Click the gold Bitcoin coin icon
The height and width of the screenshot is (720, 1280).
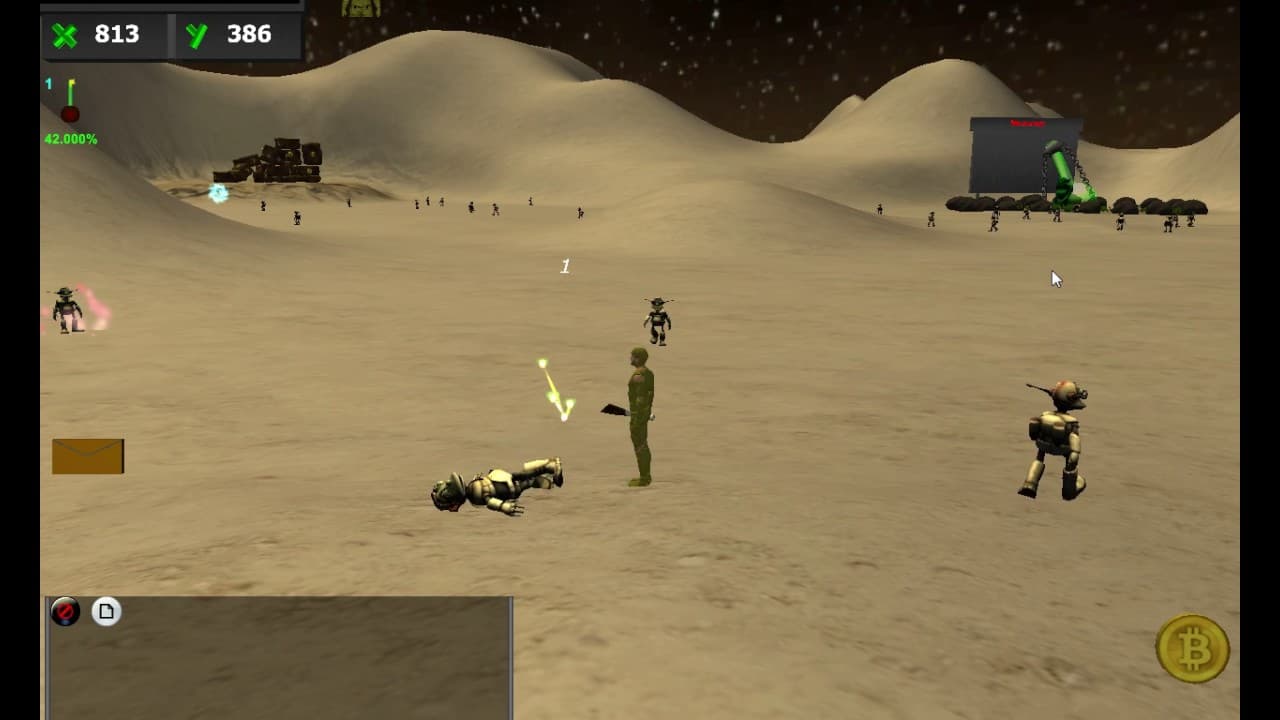click(x=1194, y=650)
